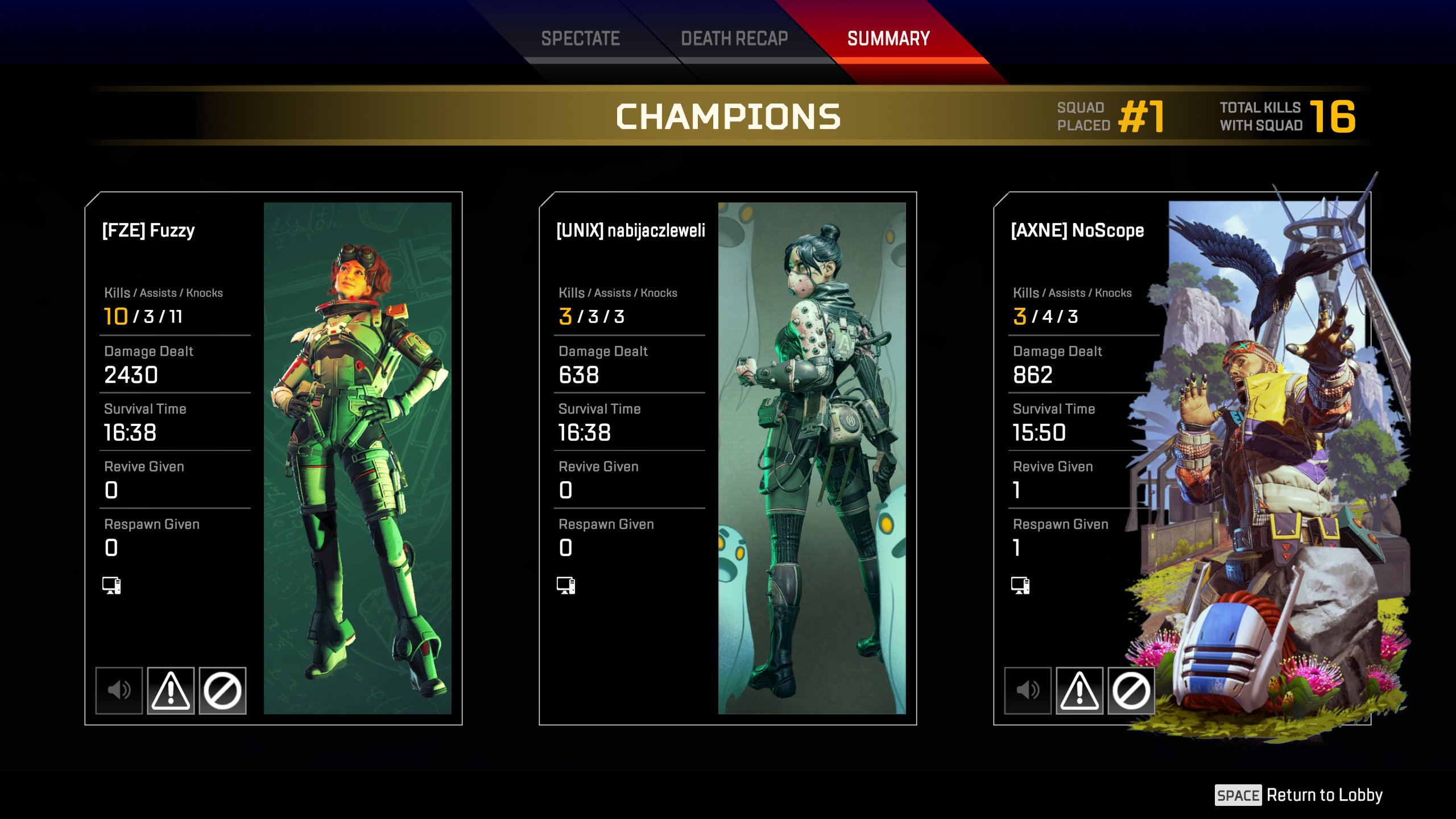Select the [UNIX] nabijaczleweli player card
This screenshot has height=819, width=1456.
click(727, 458)
